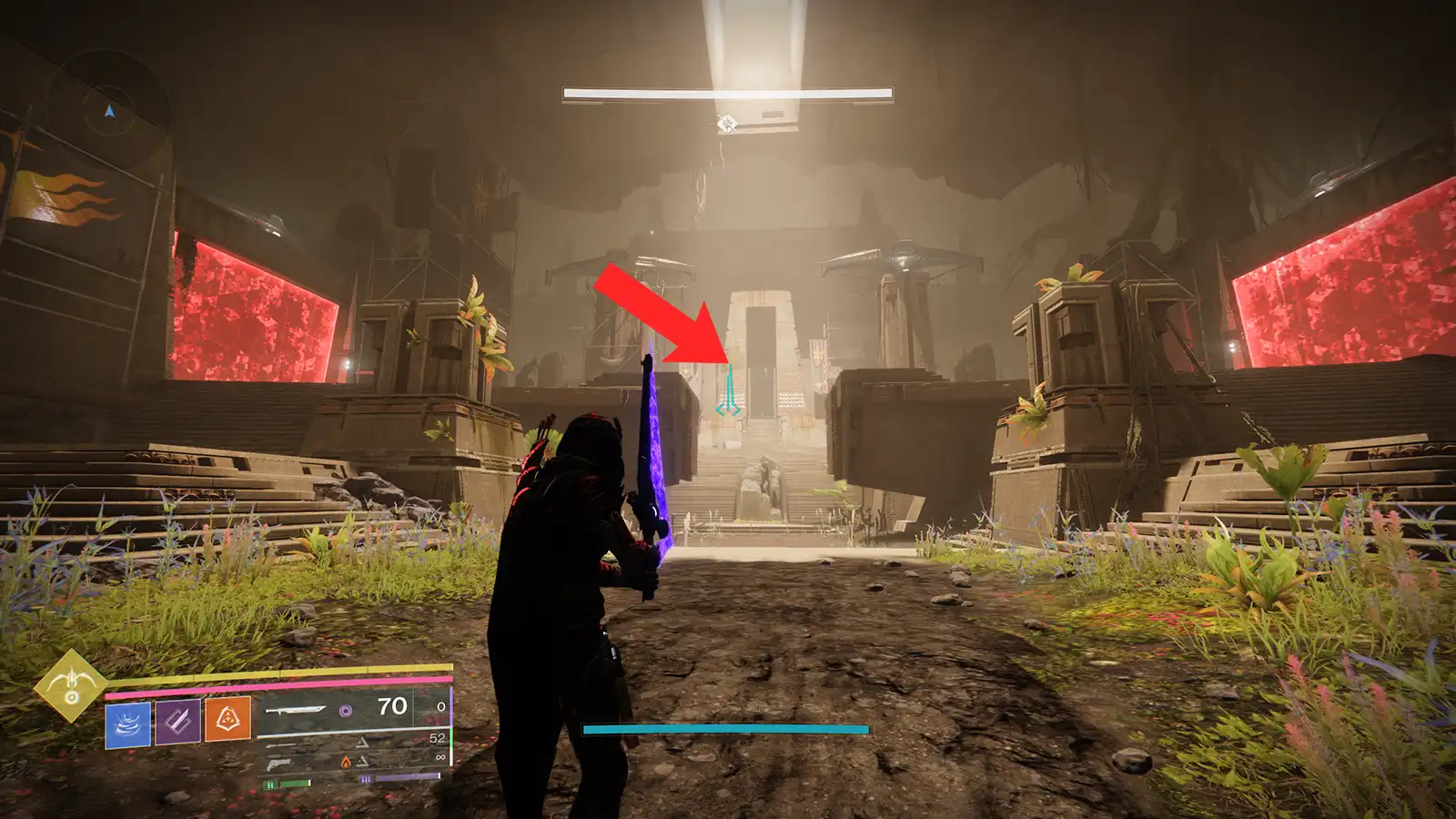Click the hand cannon silhouette icon

click(x=279, y=764)
